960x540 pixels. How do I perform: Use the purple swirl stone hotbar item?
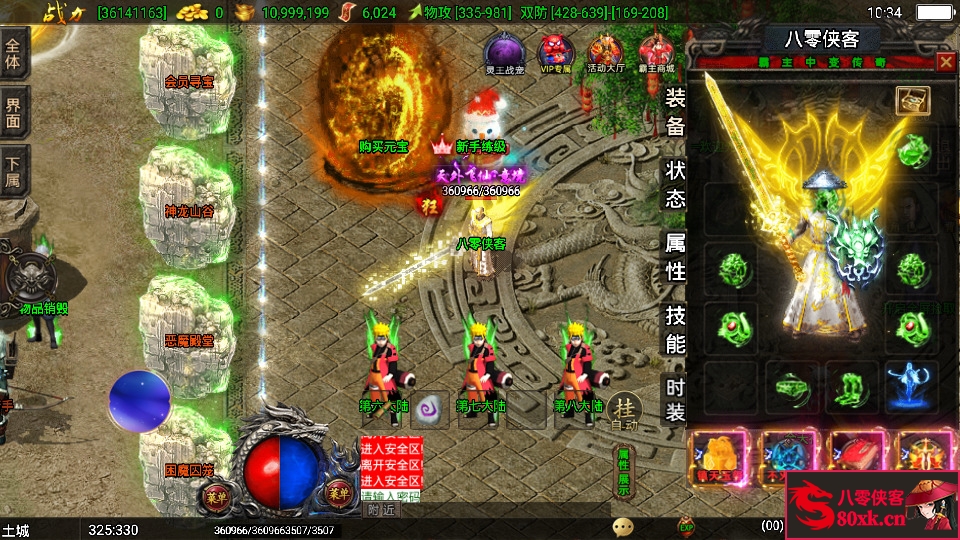[430, 408]
